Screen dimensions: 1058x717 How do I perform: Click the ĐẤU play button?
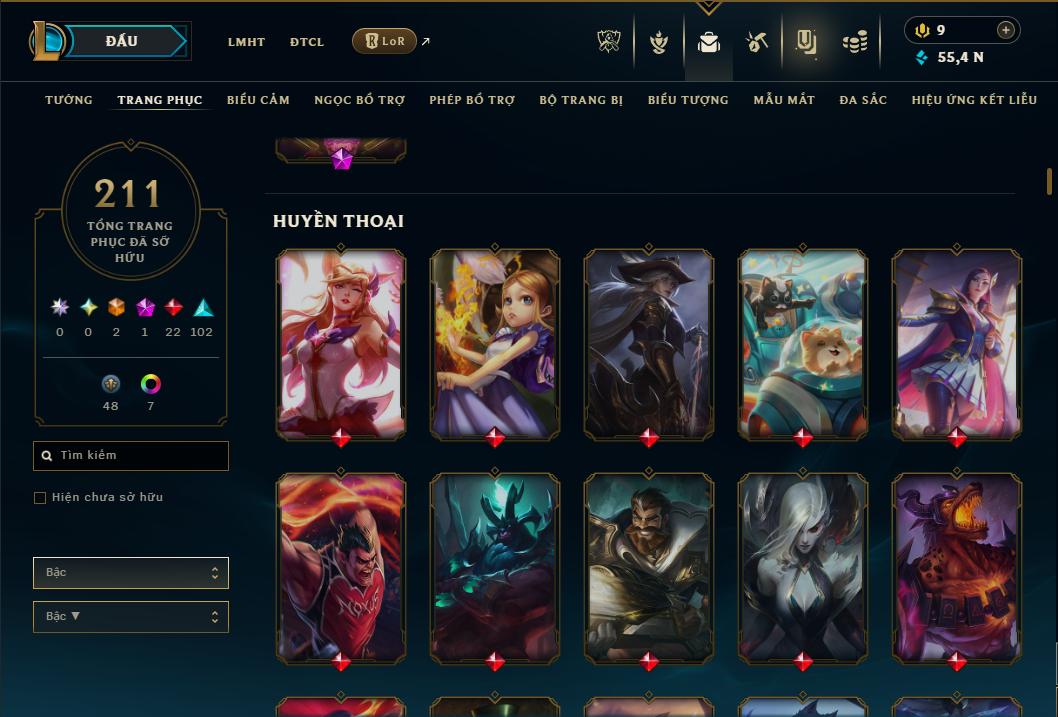coord(122,41)
